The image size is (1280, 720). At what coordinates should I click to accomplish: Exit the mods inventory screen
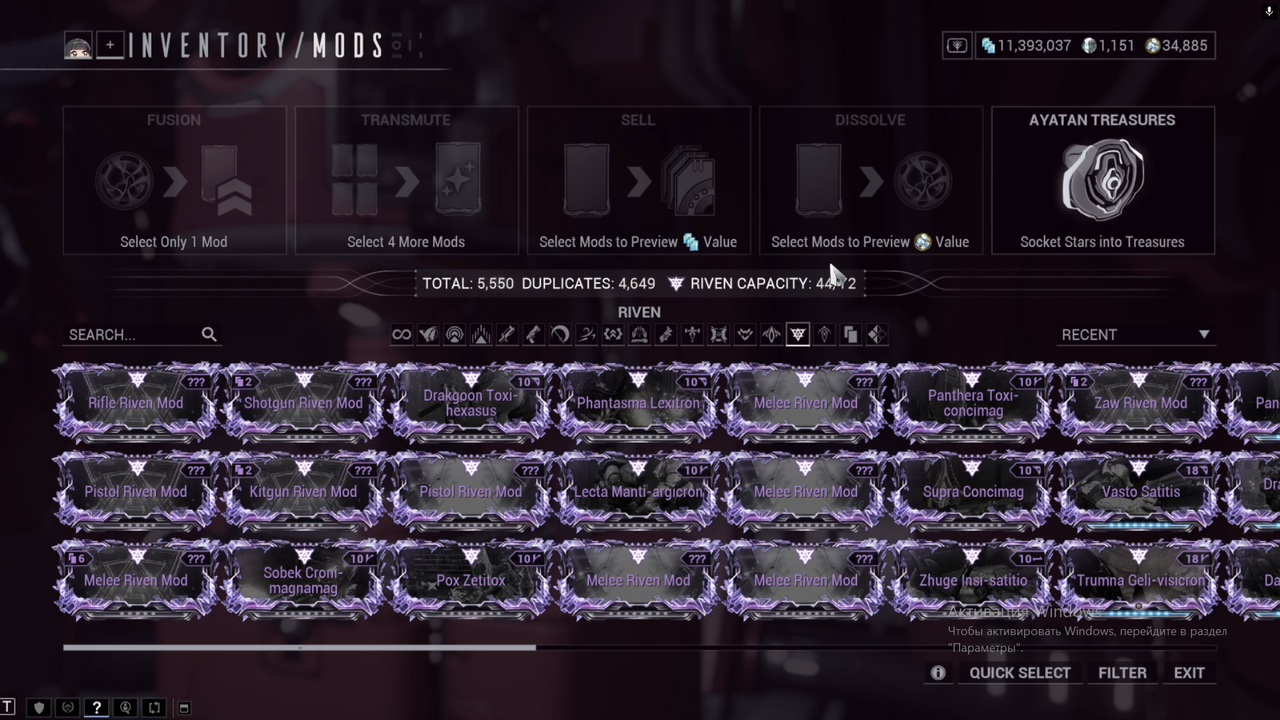(1189, 673)
